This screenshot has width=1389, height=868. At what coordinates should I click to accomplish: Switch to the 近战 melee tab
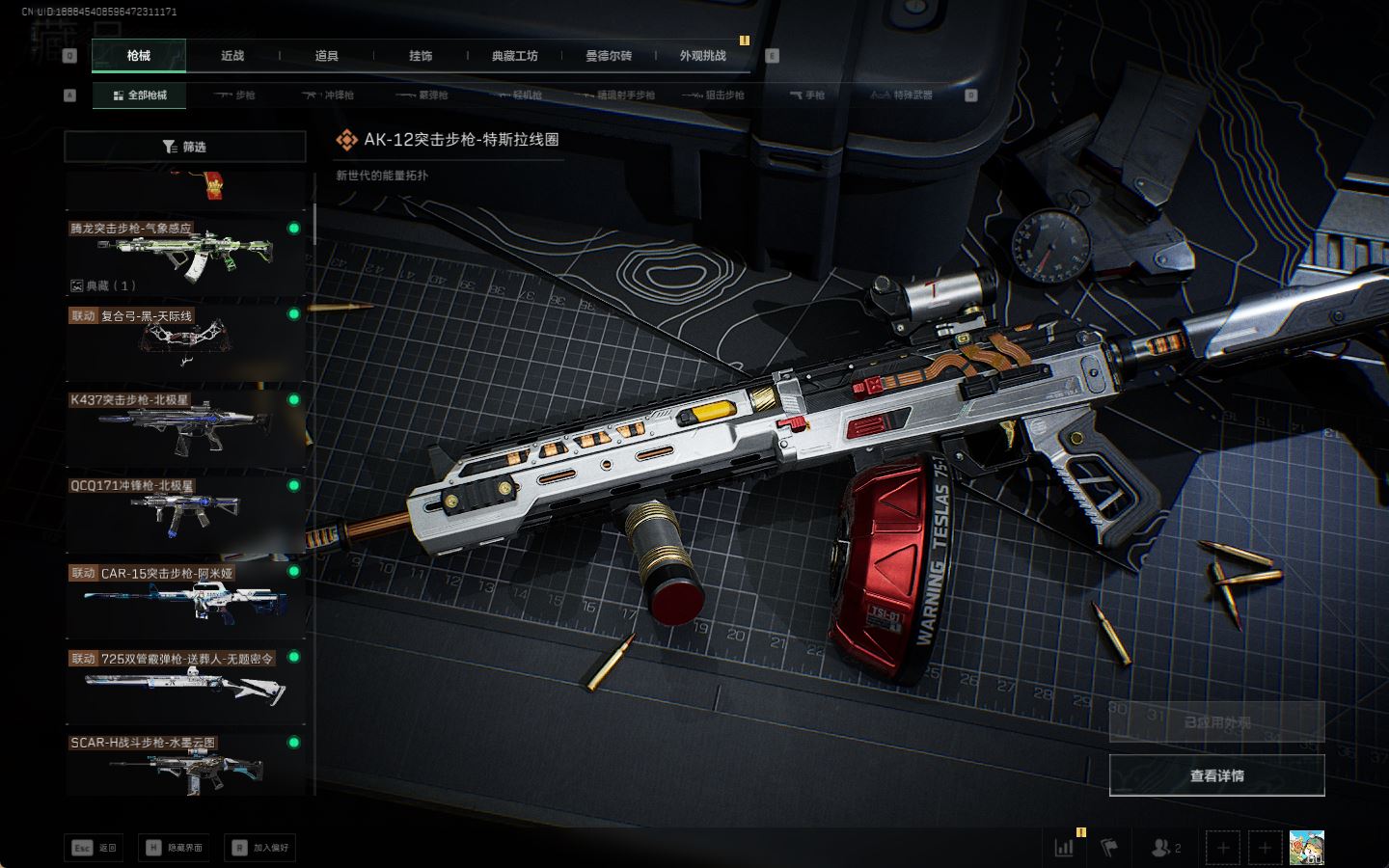pyautogui.click(x=232, y=56)
